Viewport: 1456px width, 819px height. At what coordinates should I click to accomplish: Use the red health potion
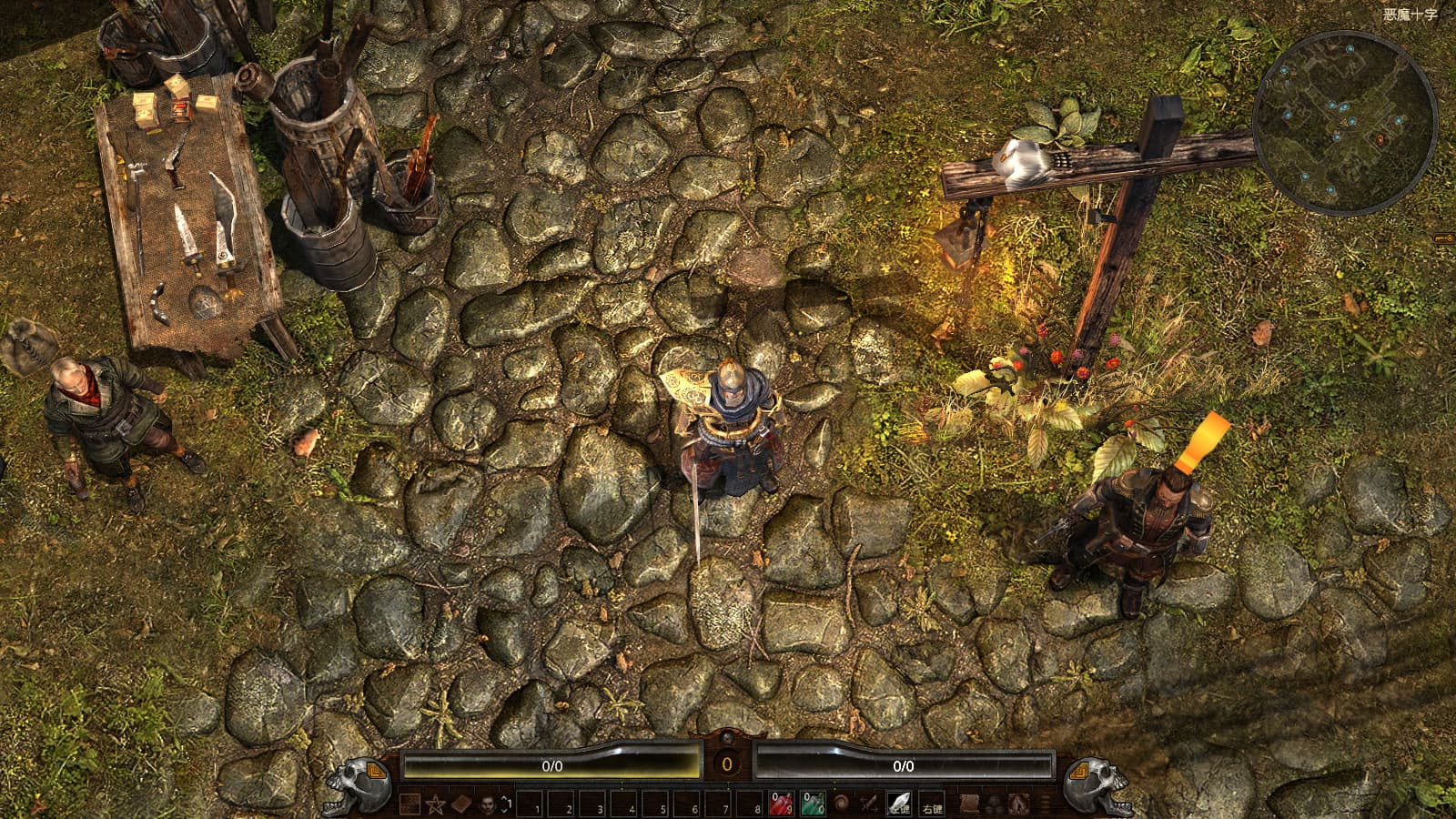tap(782, 804)
